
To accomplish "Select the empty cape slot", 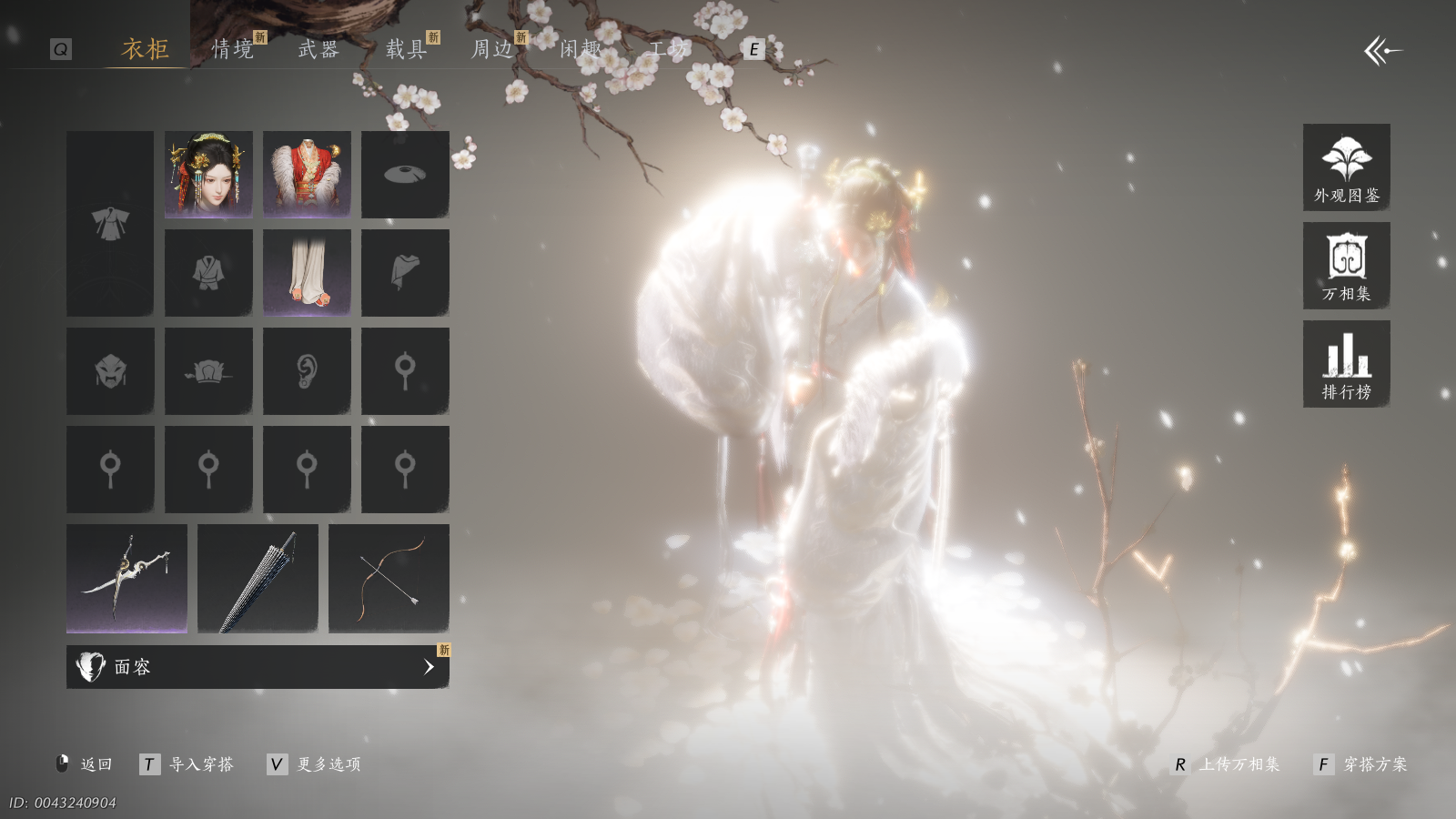I will click(405, 272).
